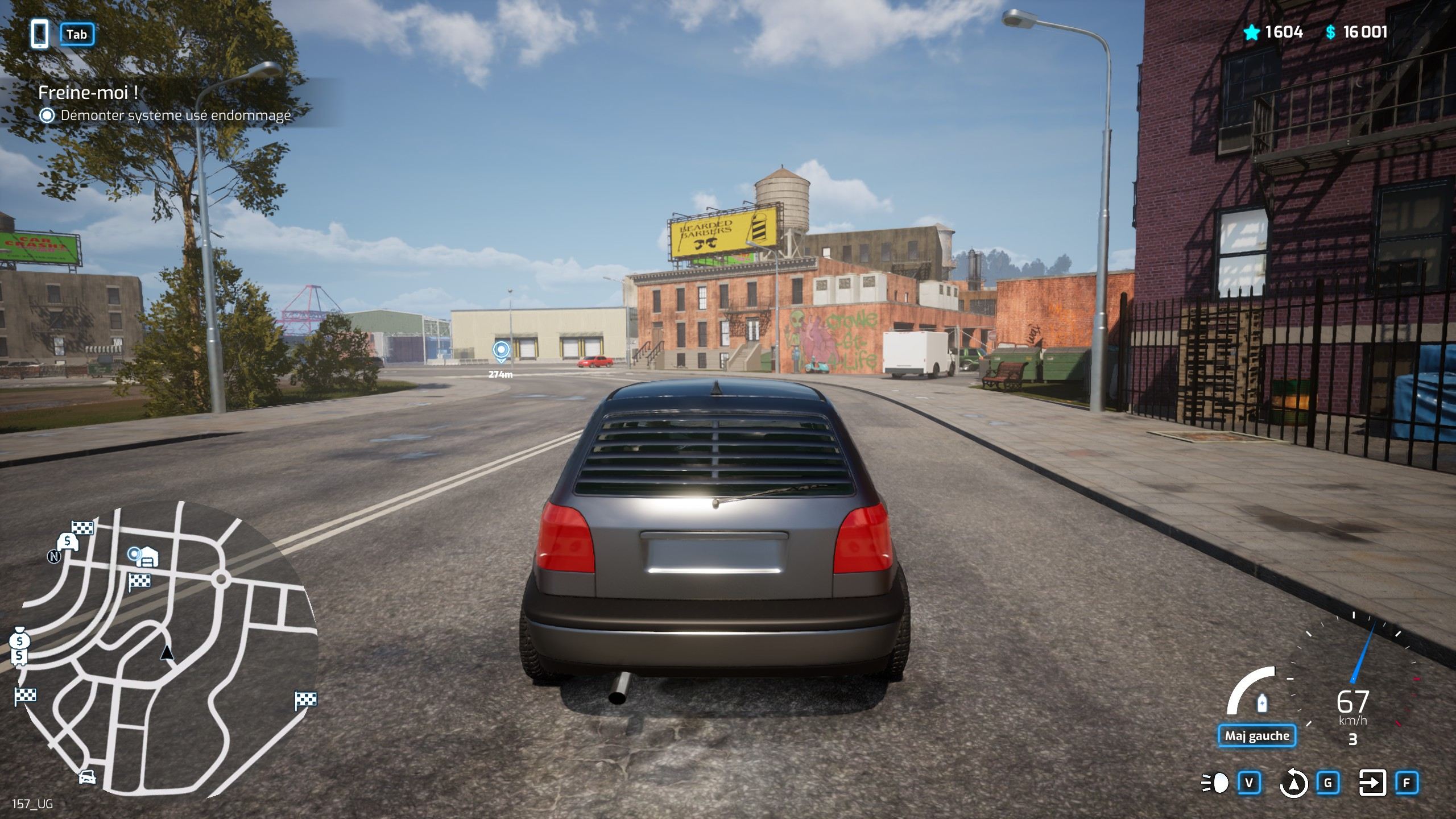Toggle the headlights icon
Image resolution: width=1456 pixels, height=819 pixels.
pos(1215,783)
